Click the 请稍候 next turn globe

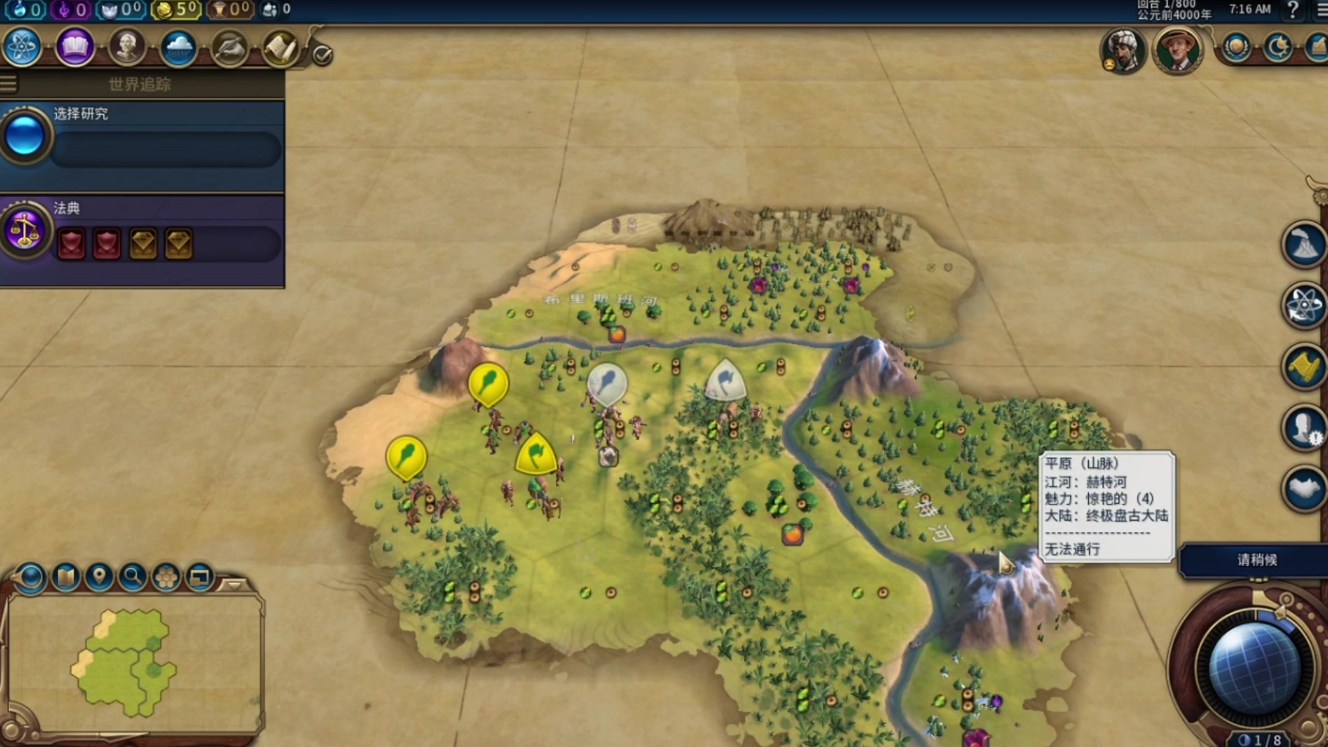point(1253,668)
